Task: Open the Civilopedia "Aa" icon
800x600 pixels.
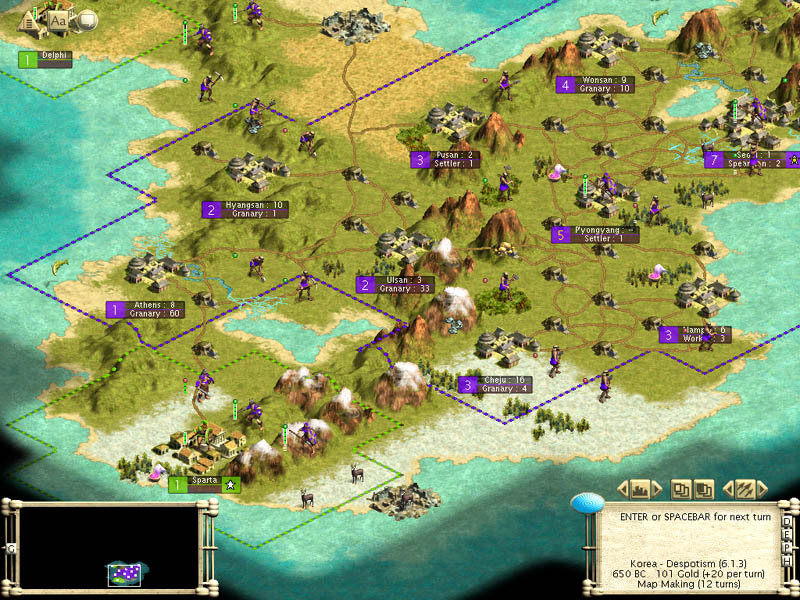Action: [x=59, y=19]
